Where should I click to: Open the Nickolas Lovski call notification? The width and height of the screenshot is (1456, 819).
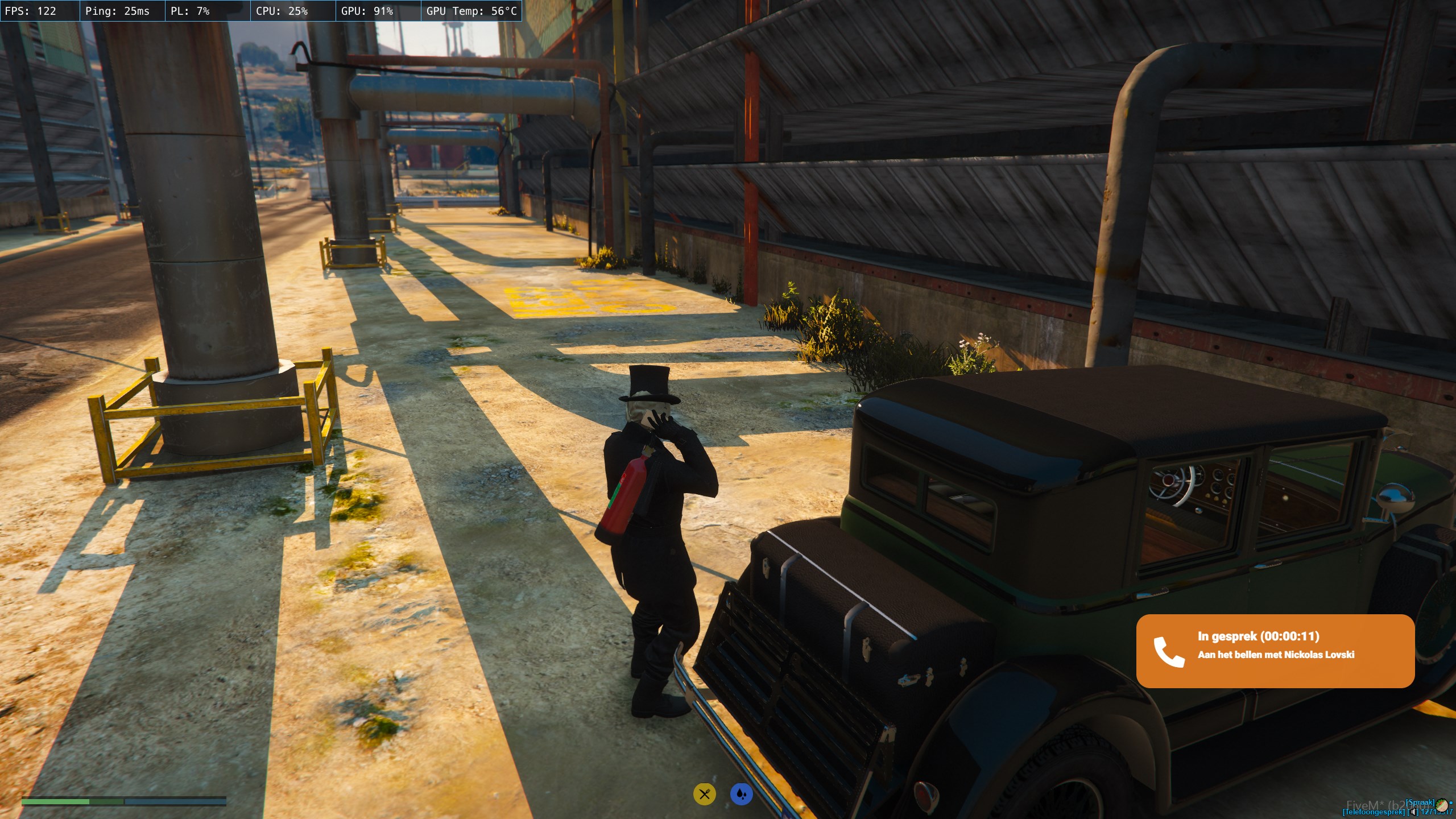coord(1275,651)
